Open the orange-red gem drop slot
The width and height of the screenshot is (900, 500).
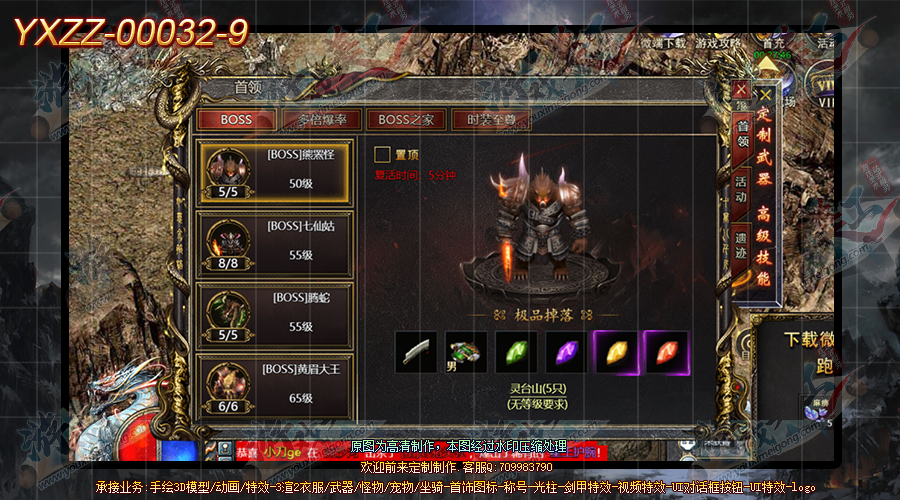pos(665,352)
